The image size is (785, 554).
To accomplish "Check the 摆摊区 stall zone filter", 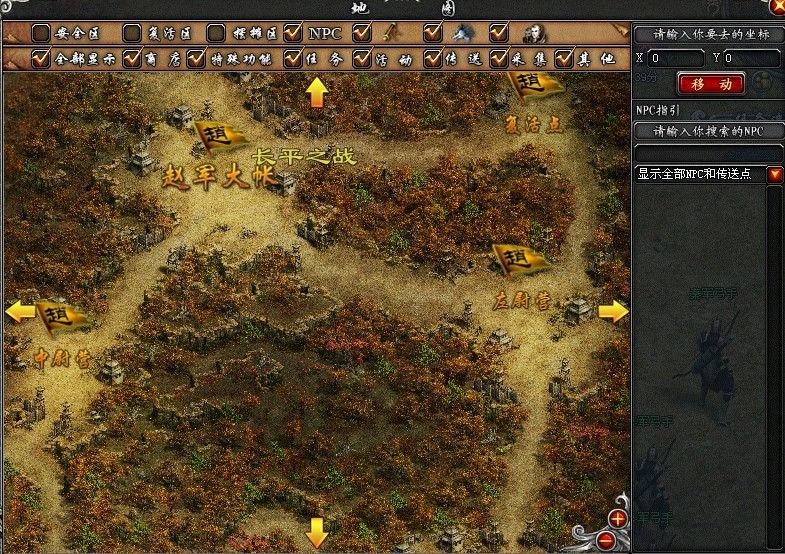I will point(216,33).
